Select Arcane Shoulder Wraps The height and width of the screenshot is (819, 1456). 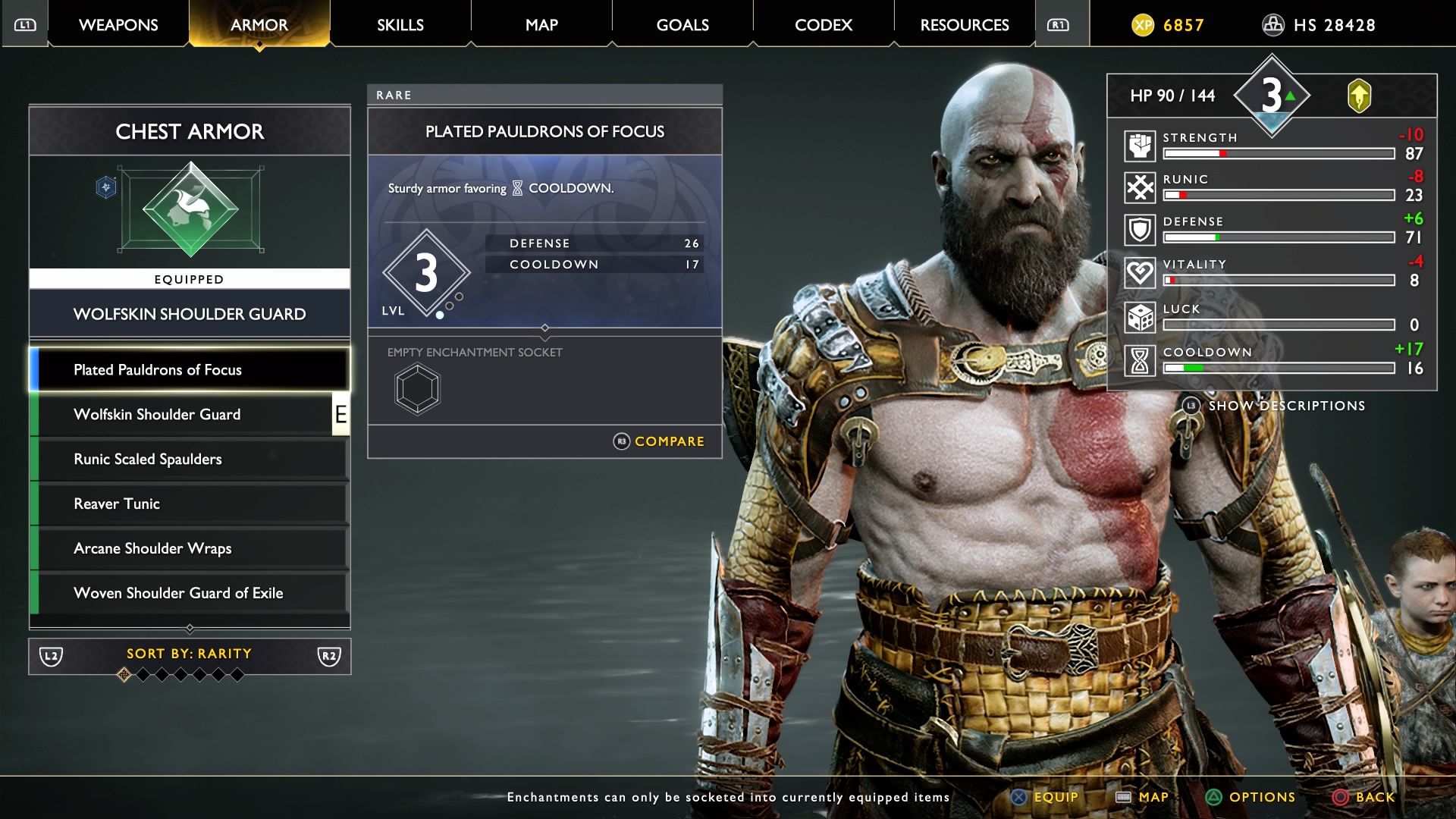coord(190,549)
